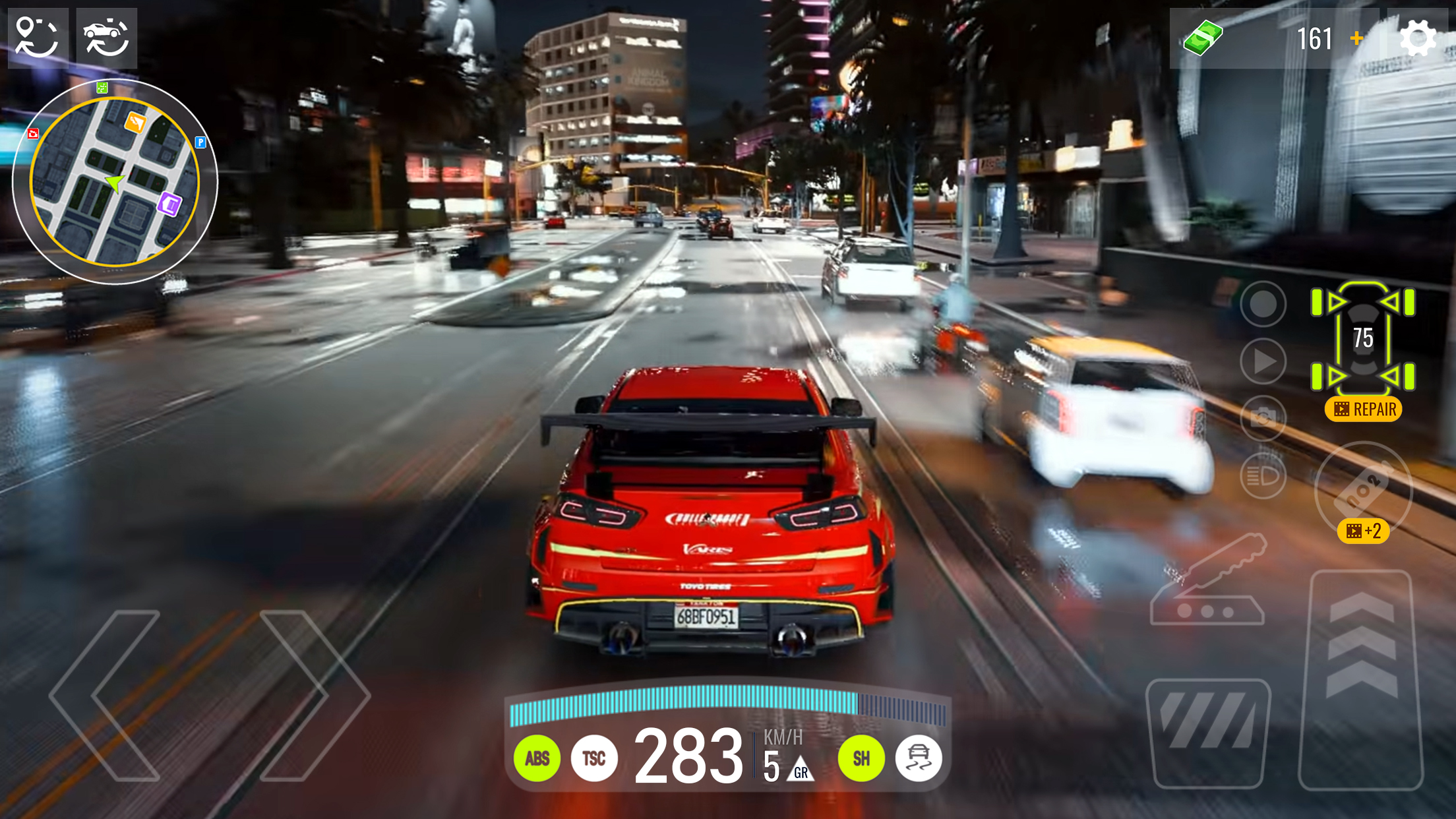Image resolution: width=1456 pixels, height=819 pixels.
Task: Toggle the headlights icon
Action: point(1263,475)
